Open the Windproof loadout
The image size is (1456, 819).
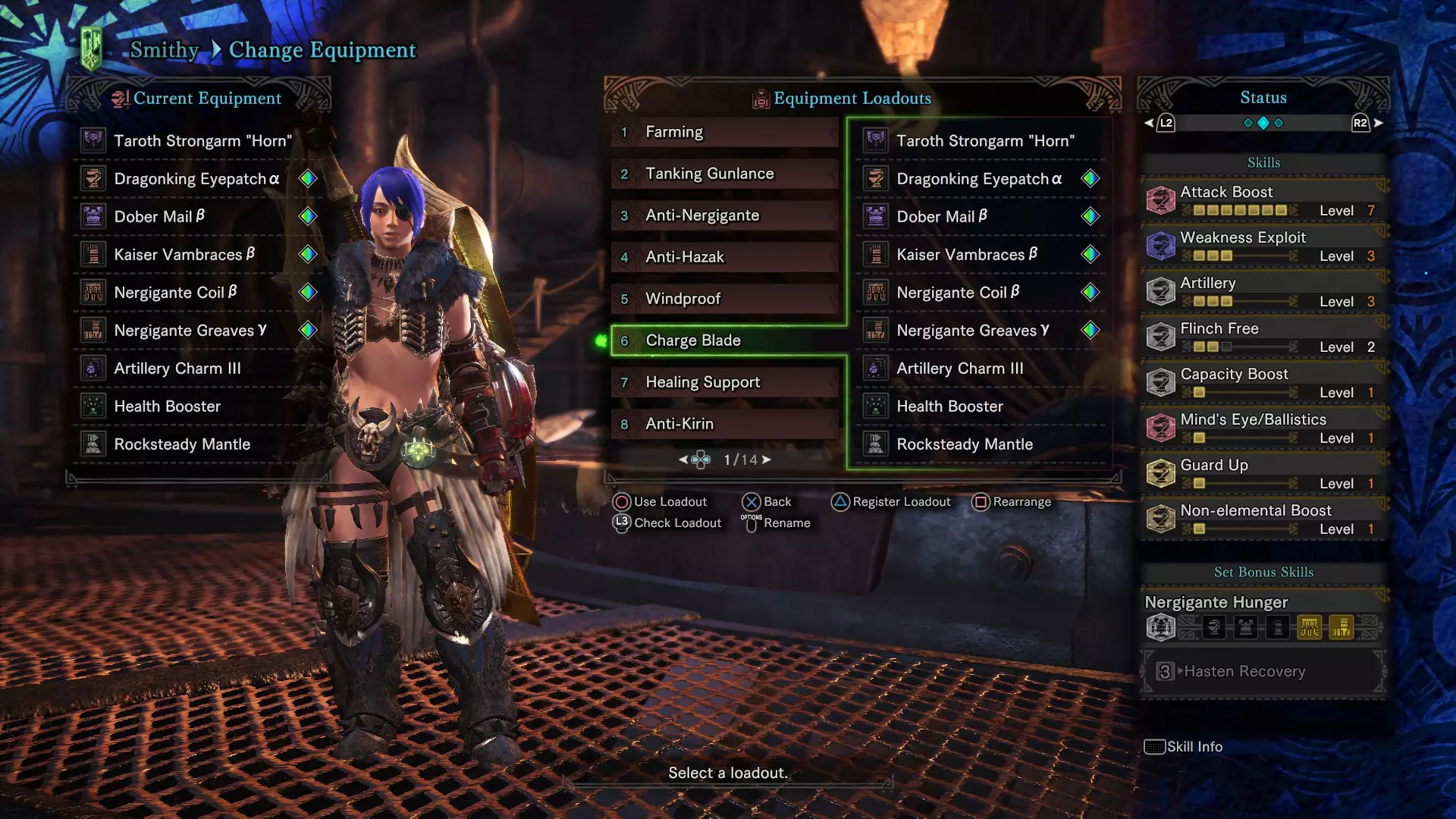tap(724, 299)
